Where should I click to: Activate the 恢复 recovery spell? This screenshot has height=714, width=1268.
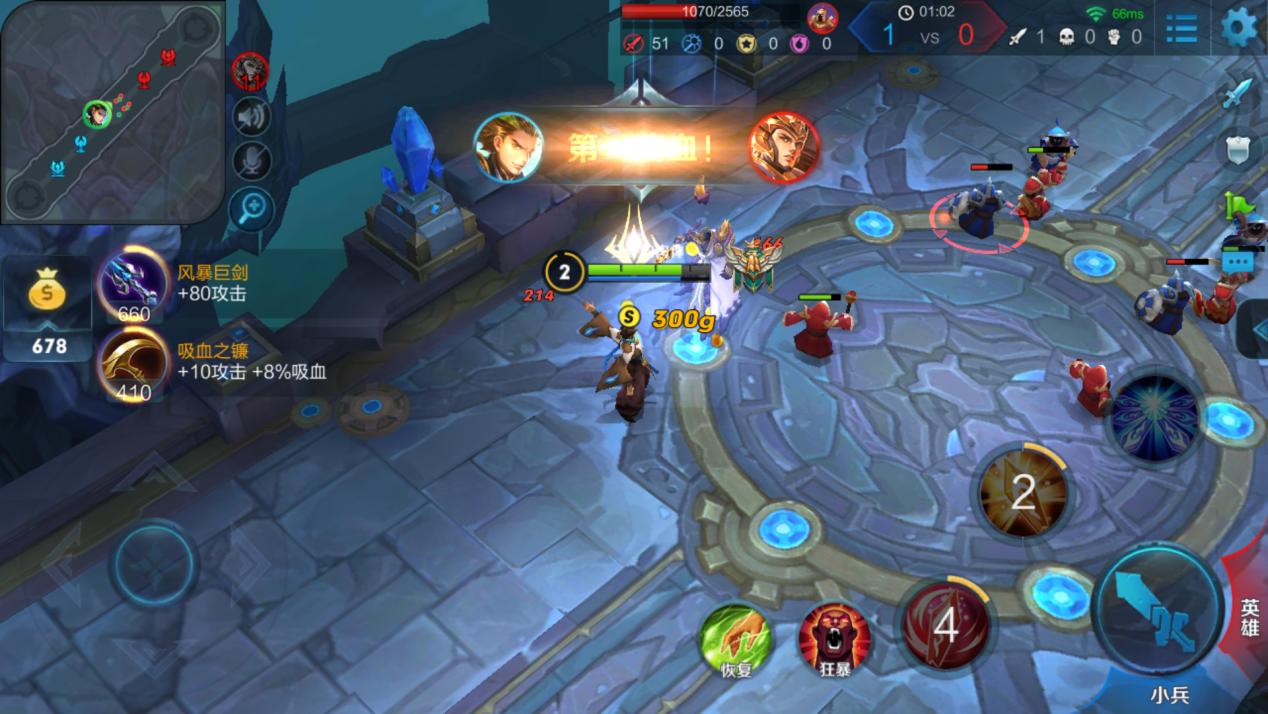click(x=736, y=638)
